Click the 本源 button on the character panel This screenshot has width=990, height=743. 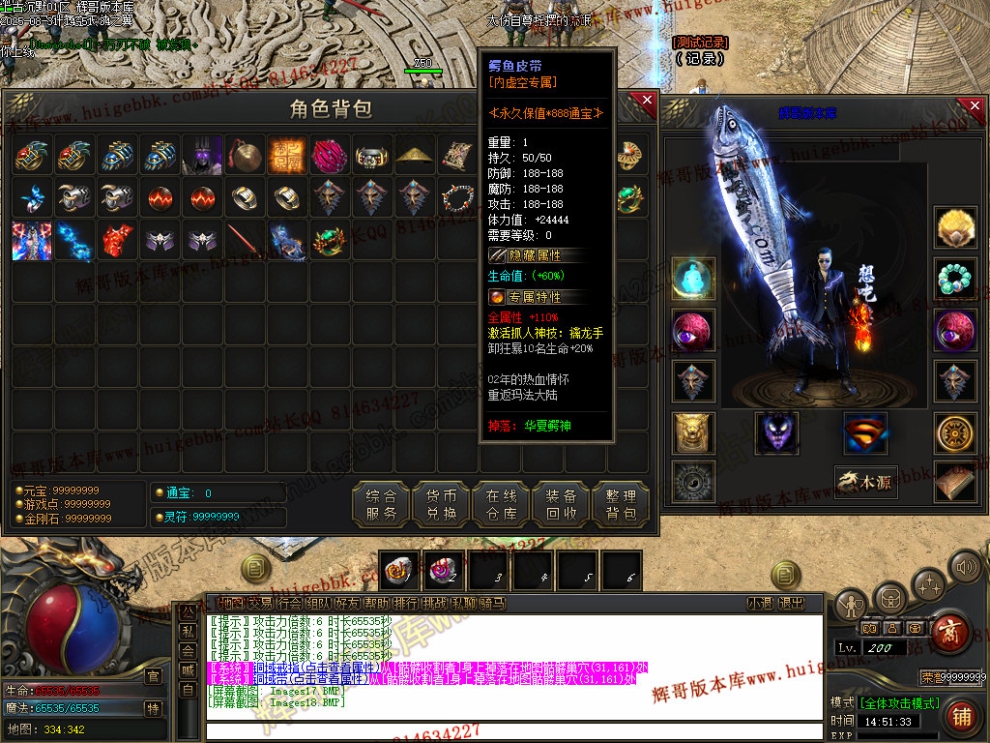(x=866, y=482)
